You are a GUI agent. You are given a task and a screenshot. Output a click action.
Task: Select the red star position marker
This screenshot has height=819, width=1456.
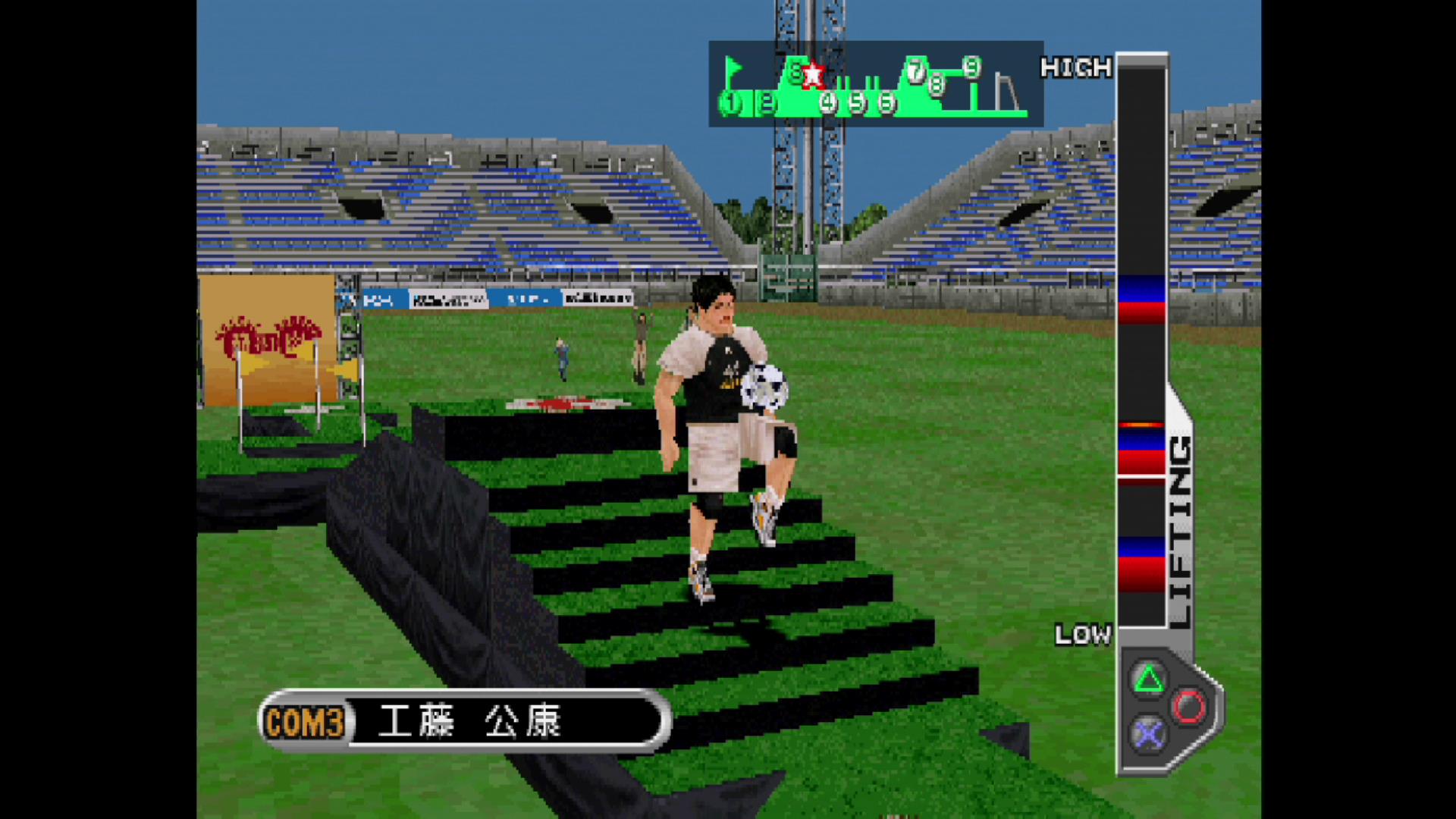coord(813,74)
